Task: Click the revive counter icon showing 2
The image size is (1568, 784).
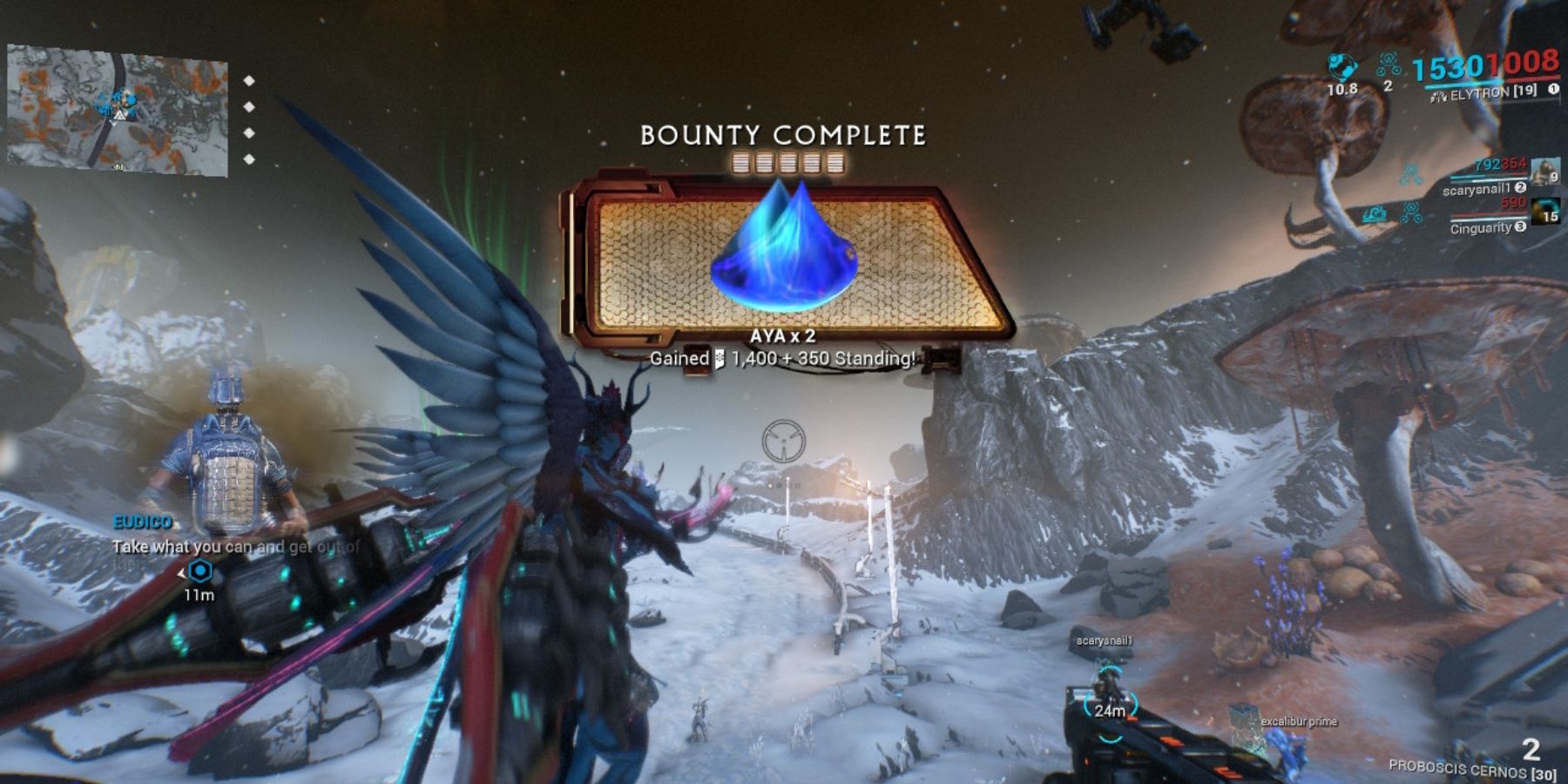Action: coord(1389,63)
